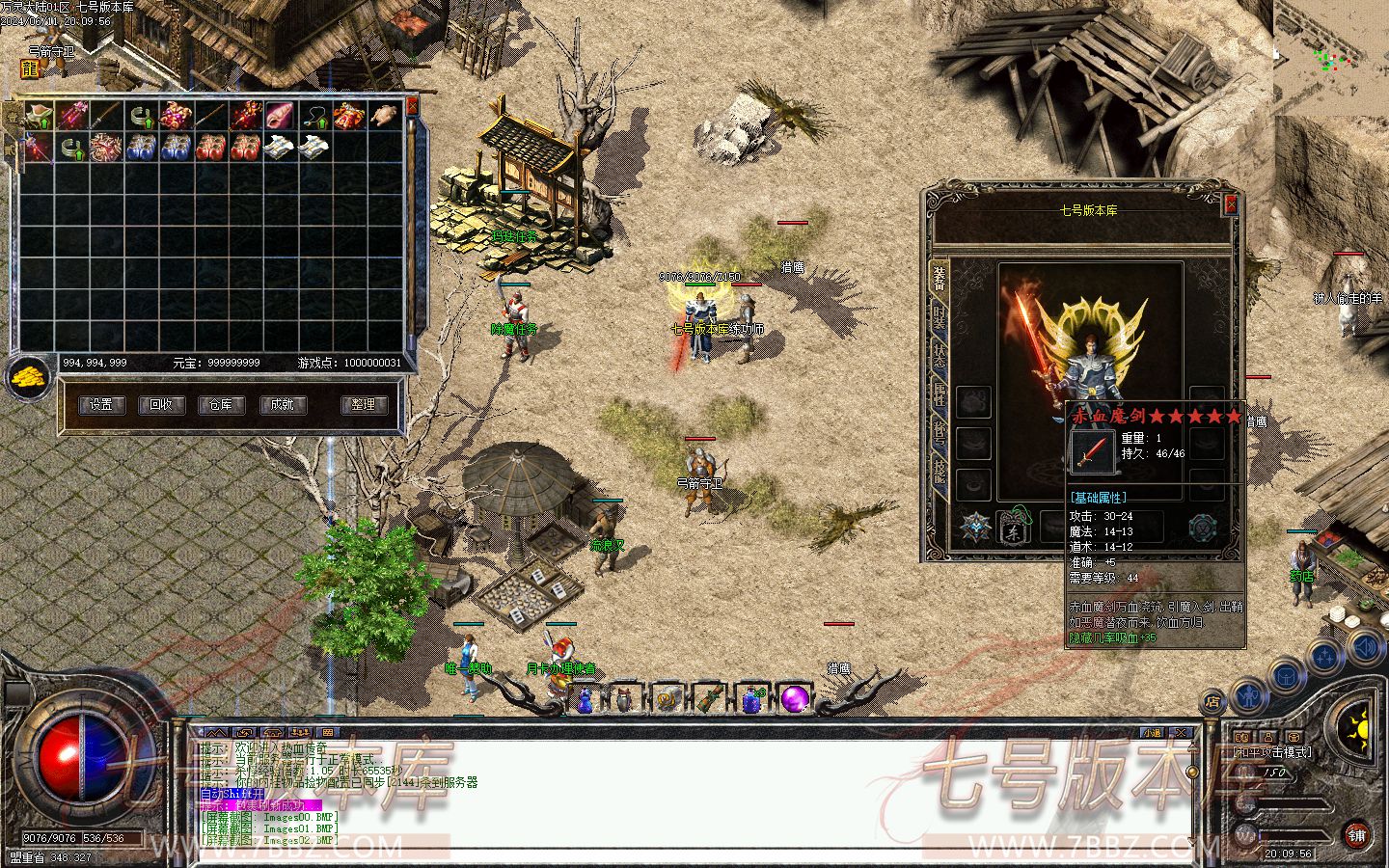Use the purple orb in the hotbar
The width and height of the screenshot is (1389, 868).
794,698
